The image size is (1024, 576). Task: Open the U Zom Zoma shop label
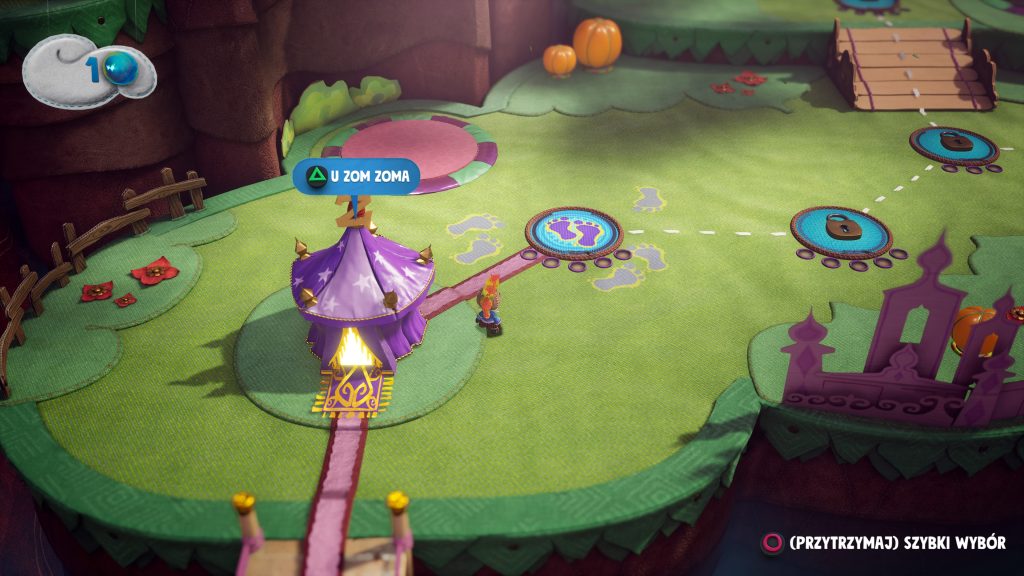coord(356,177)
